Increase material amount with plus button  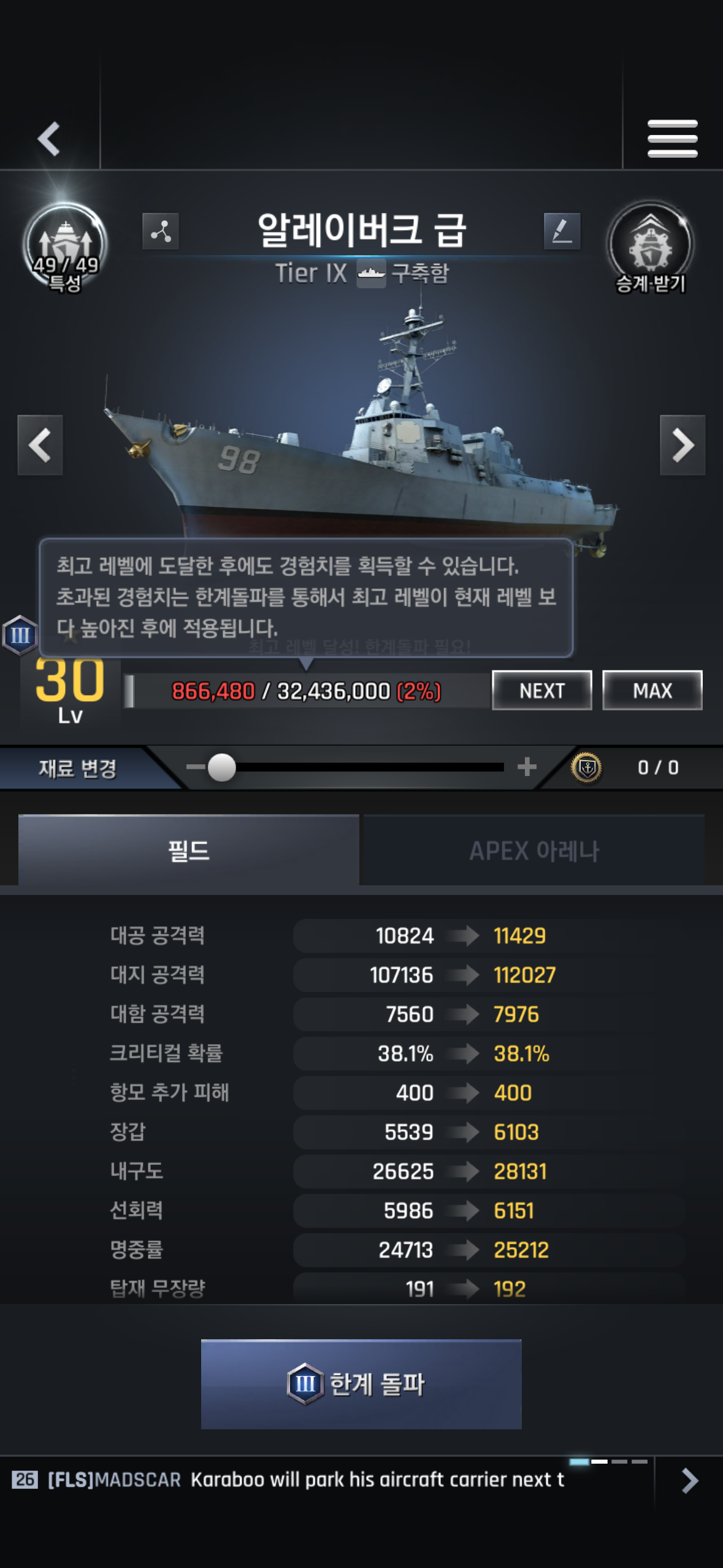pyautogui.click(x=527, y=767)
